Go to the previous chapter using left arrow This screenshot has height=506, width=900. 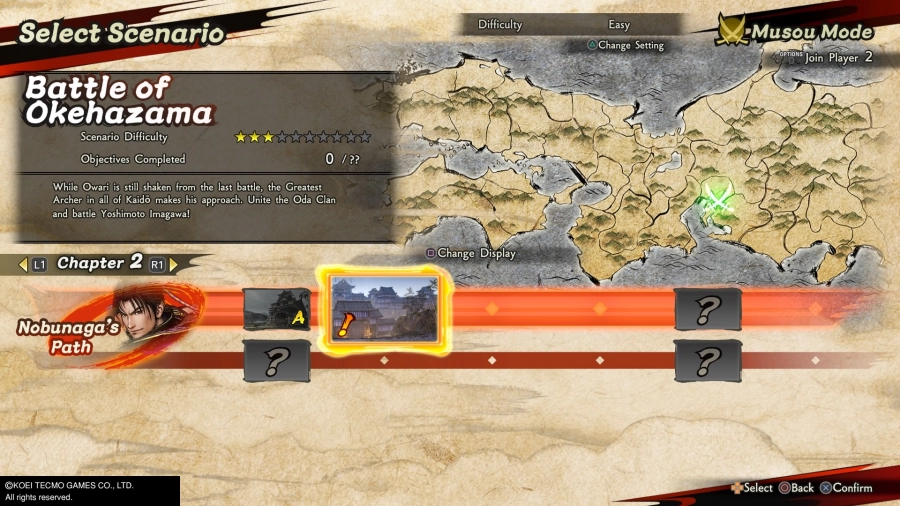coord(23,265)
